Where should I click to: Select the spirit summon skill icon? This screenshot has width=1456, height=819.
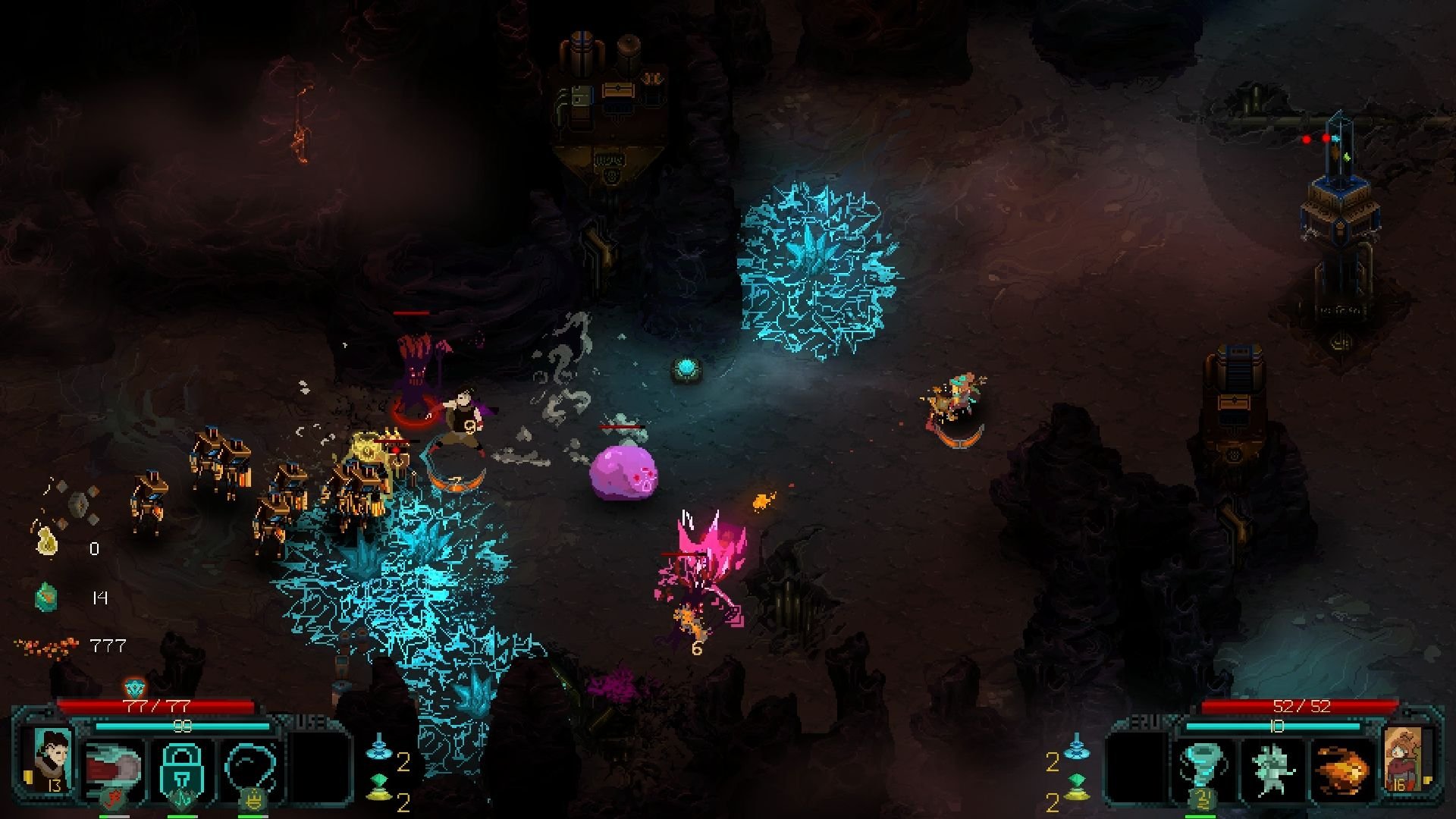tap(1272, 767)
